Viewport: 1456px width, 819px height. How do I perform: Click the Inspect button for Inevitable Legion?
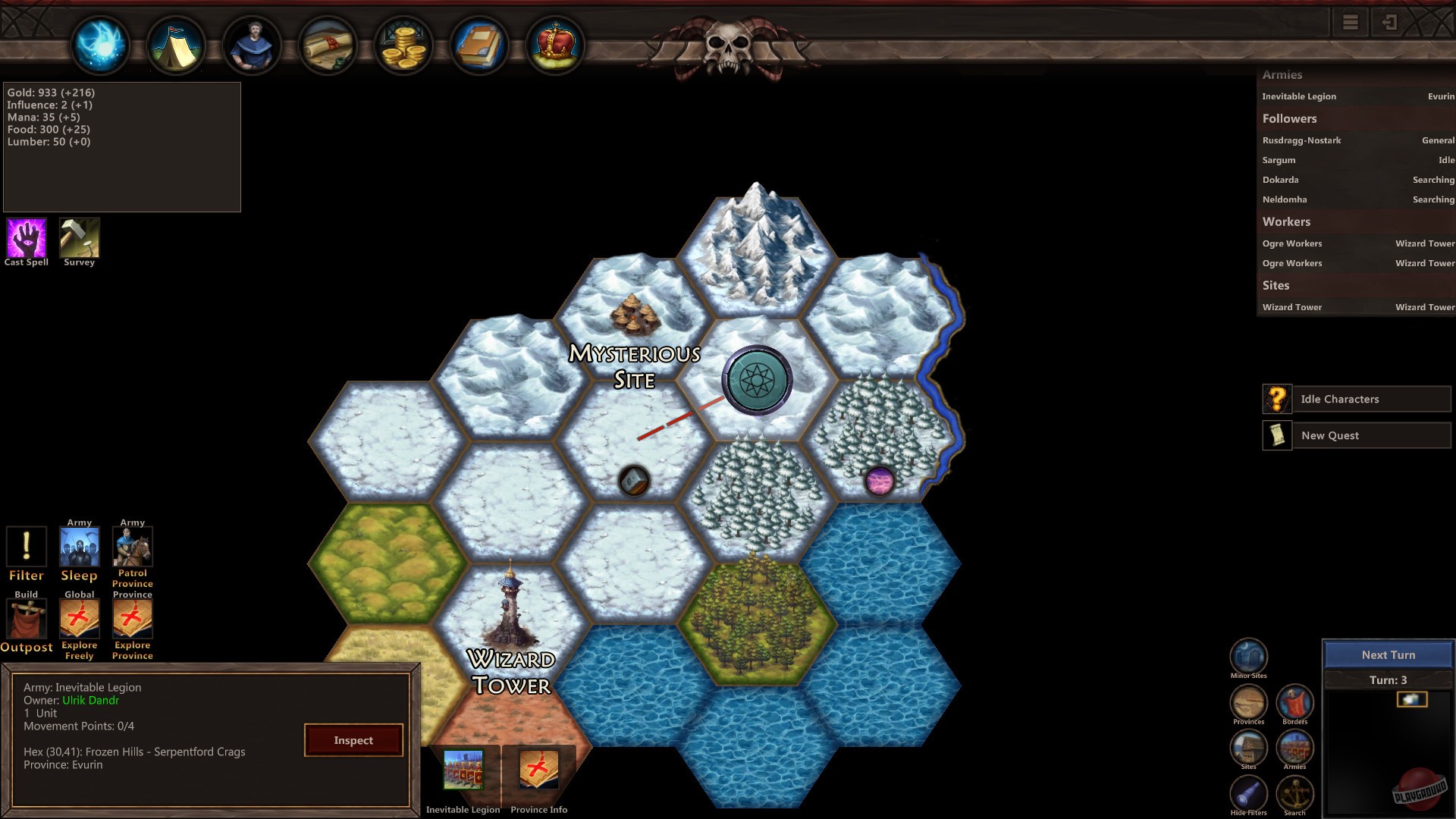tap(353, 740)
